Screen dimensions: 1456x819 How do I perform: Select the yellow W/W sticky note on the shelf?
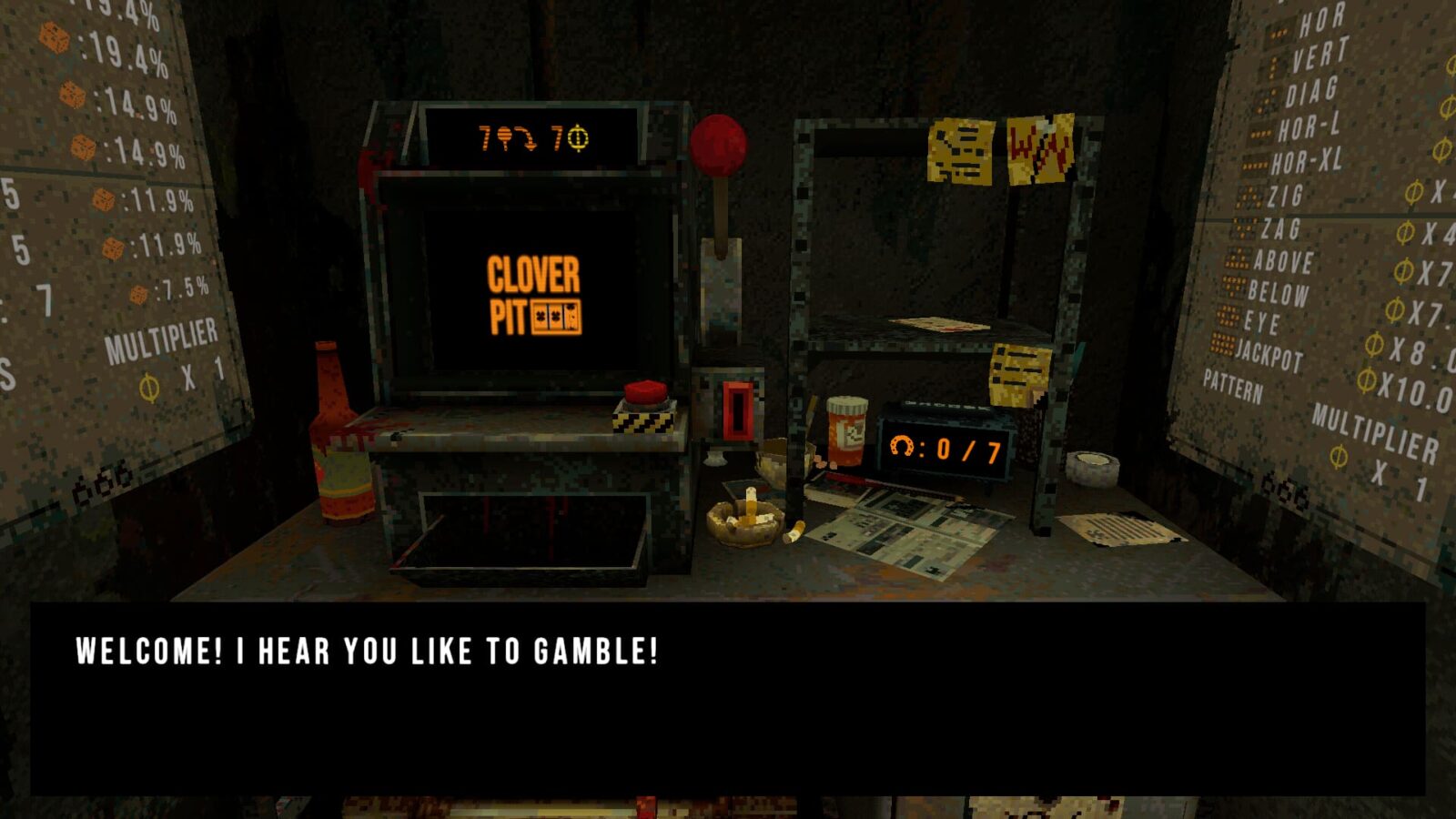click(x=1040, y=146)
